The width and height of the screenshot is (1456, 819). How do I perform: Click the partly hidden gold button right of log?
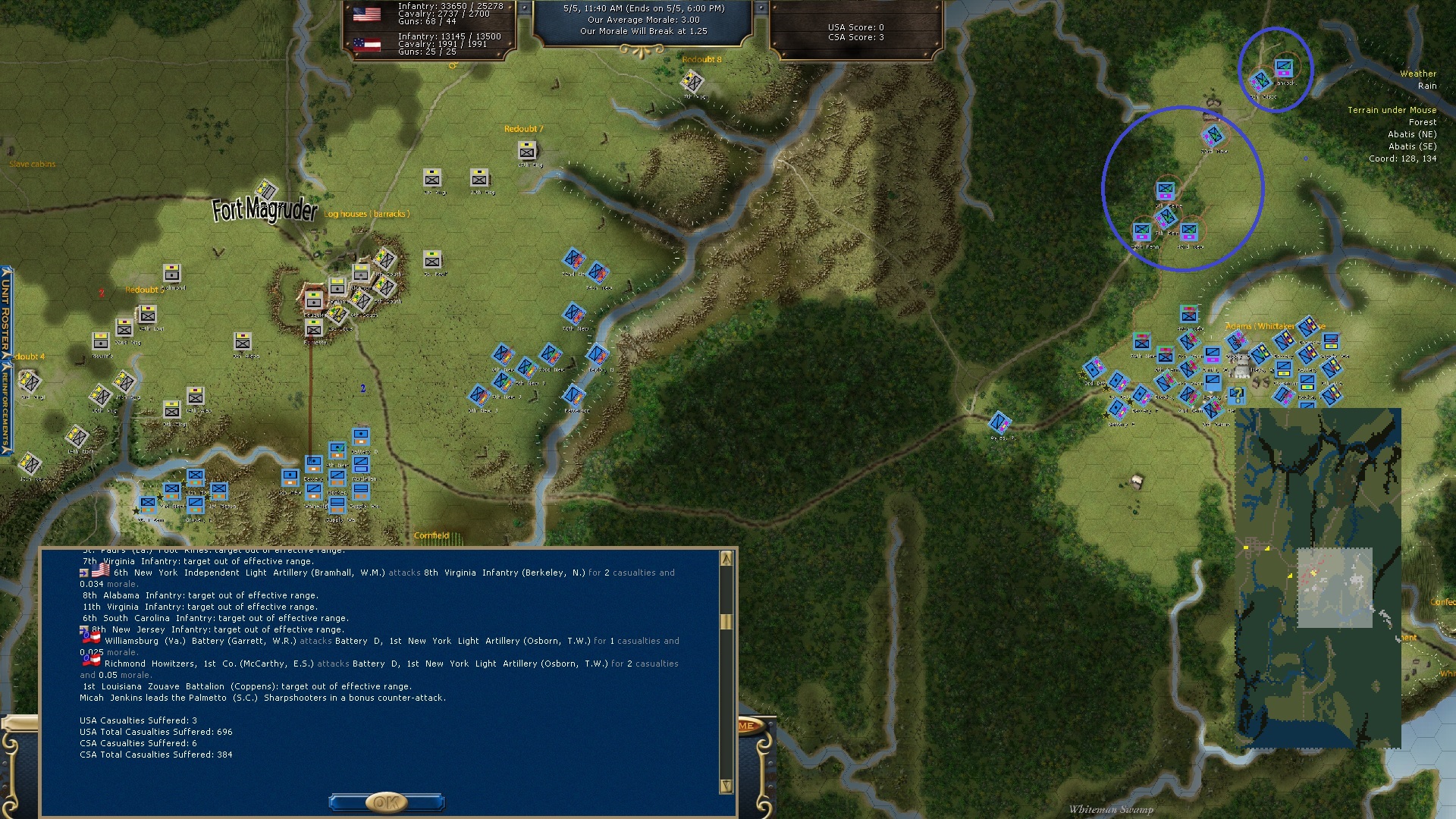[748, 726]
